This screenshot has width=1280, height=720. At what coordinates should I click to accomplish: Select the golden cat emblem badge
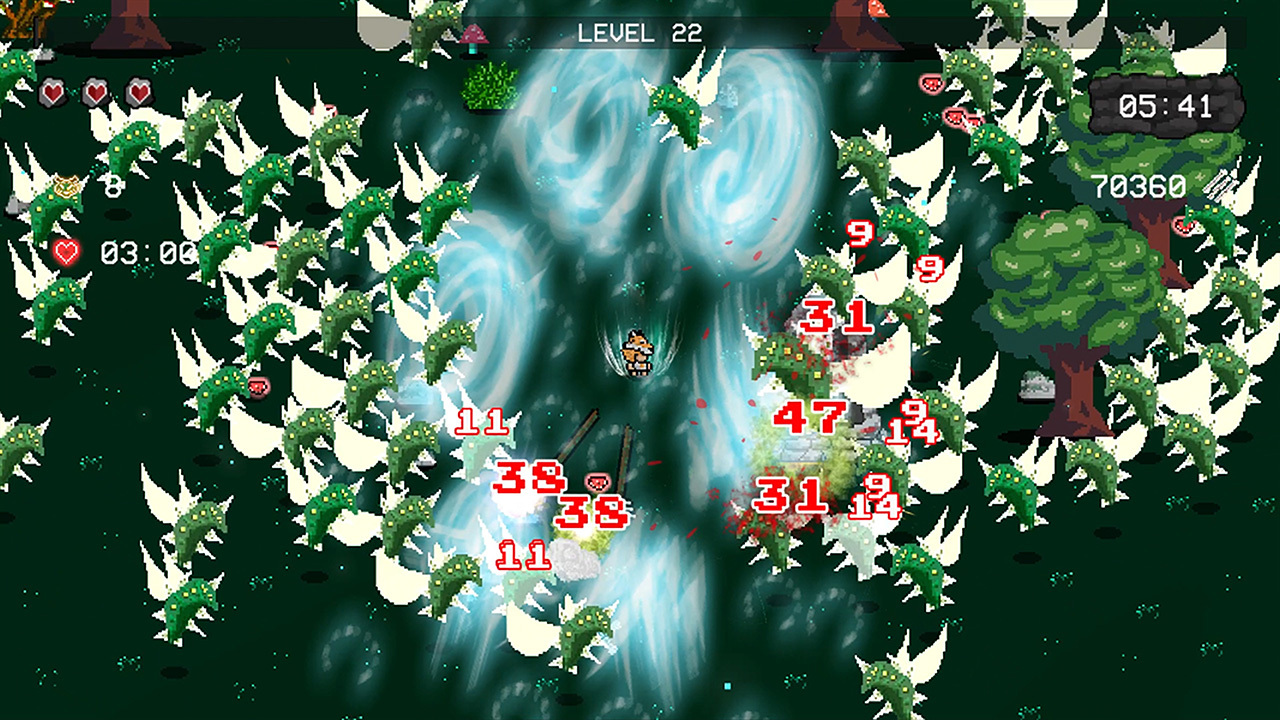click(66, 186)
